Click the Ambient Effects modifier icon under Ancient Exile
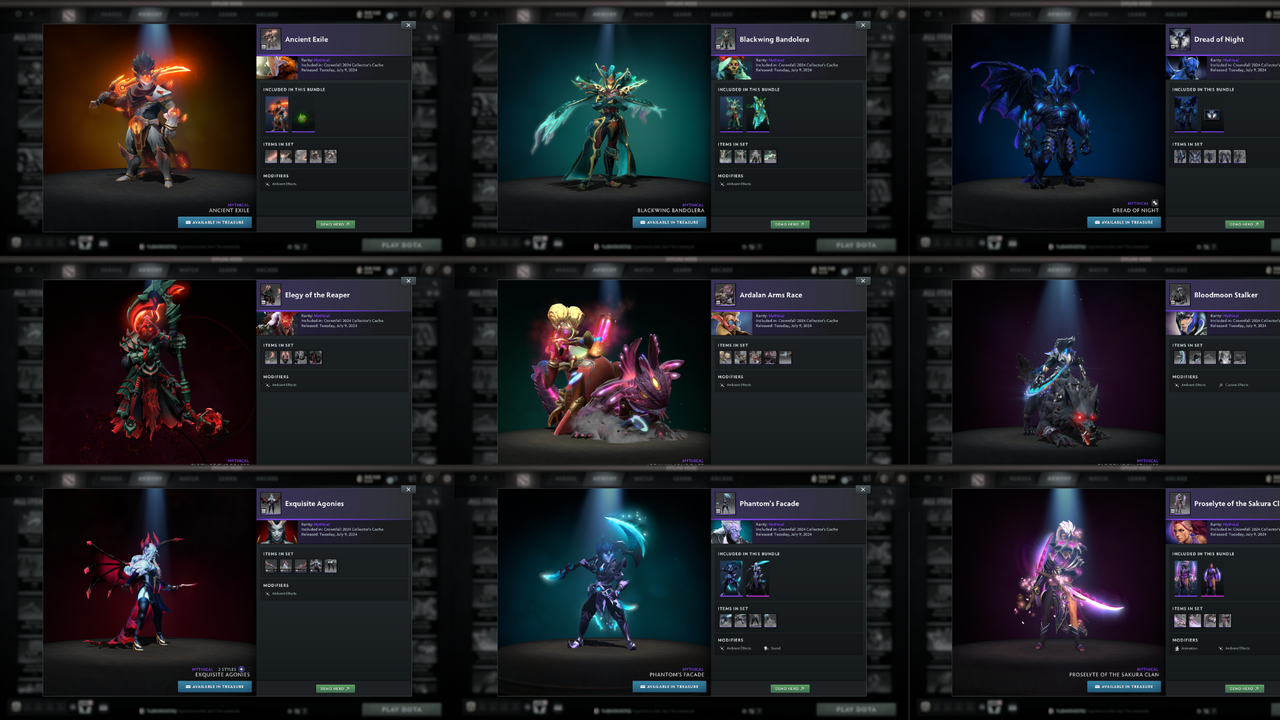Viewport: 1280px width, 720px height. pos(268,184)
